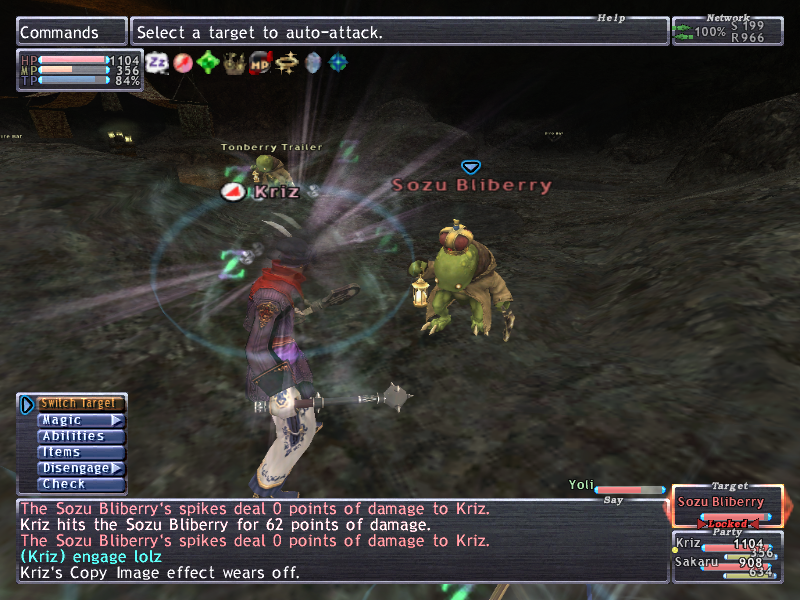This screenshot has width=800, height=600.
Task: Select the golden crown buff icon
Action: point(235,63)
